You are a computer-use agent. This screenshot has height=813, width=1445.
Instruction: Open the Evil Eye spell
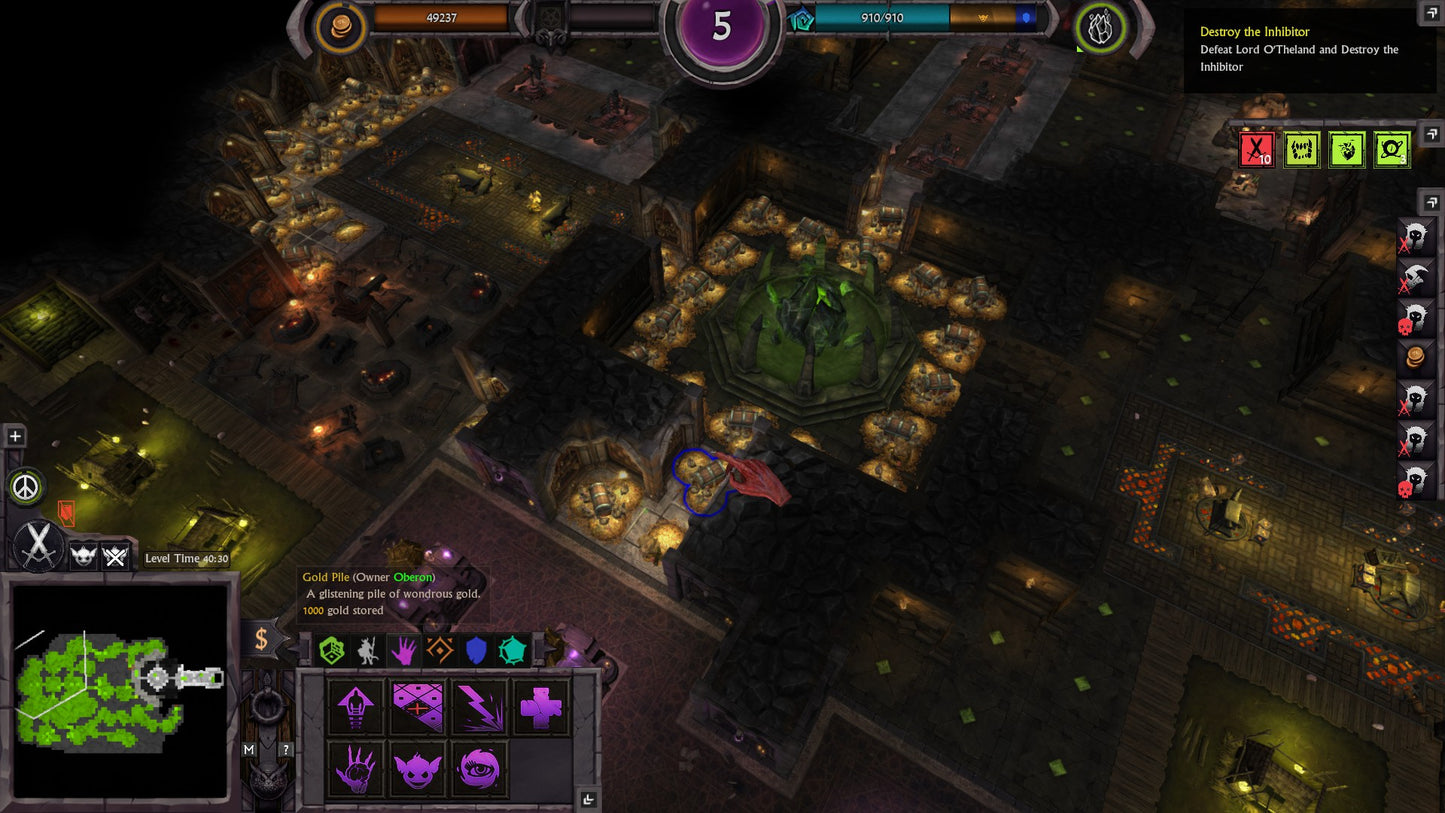[477, 770]
